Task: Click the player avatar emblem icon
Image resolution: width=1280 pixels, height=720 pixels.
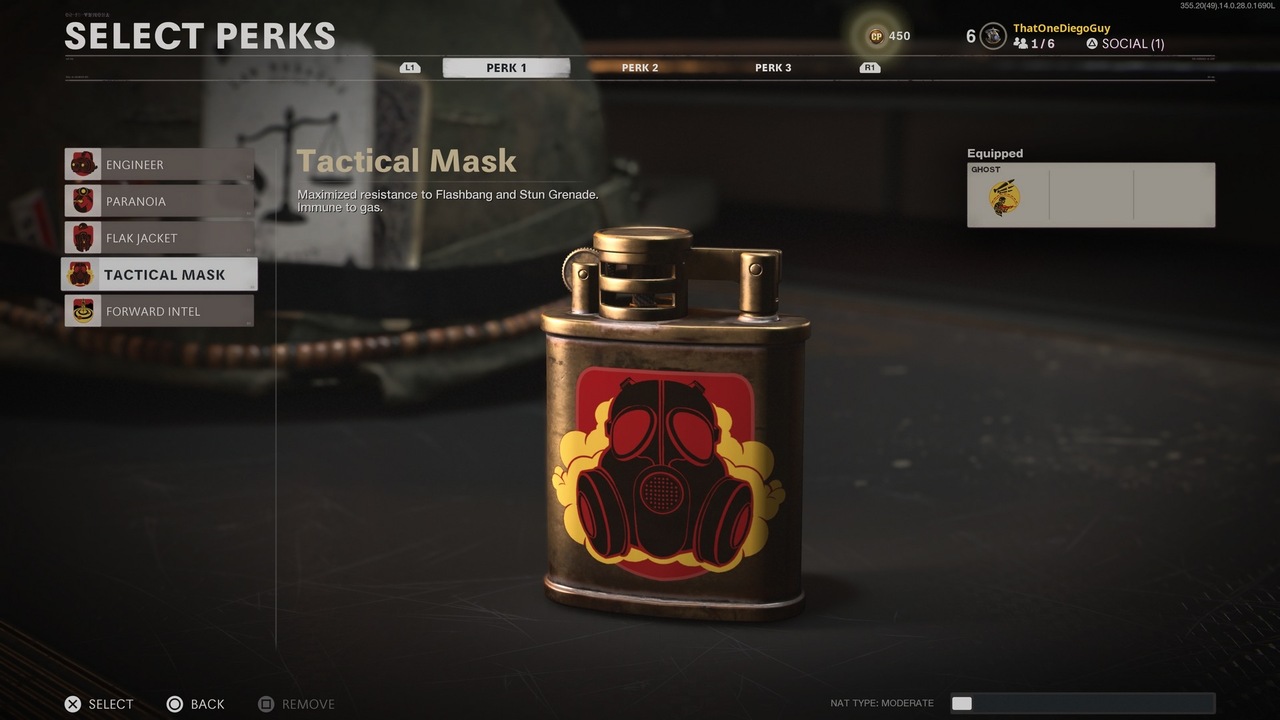Action: 991,35
